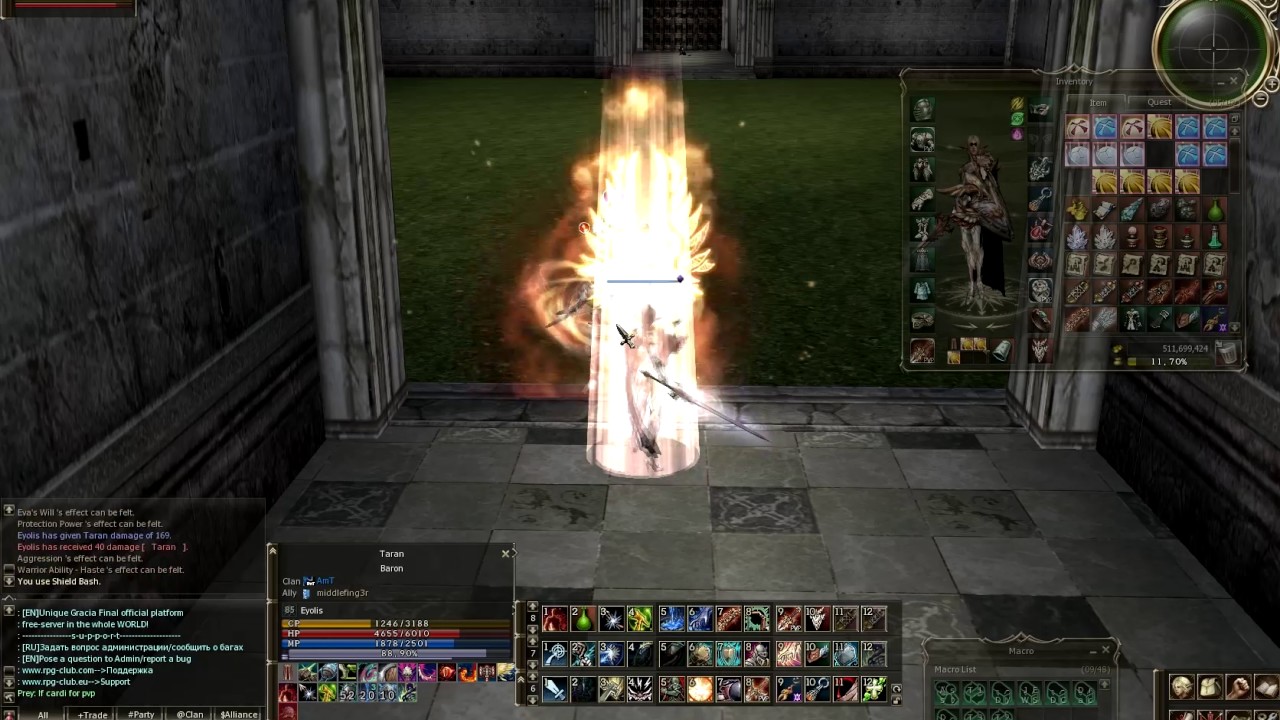Open the character status portrait icon
The height and width of the screenshot is (720, 1280).
[1182, 688]
